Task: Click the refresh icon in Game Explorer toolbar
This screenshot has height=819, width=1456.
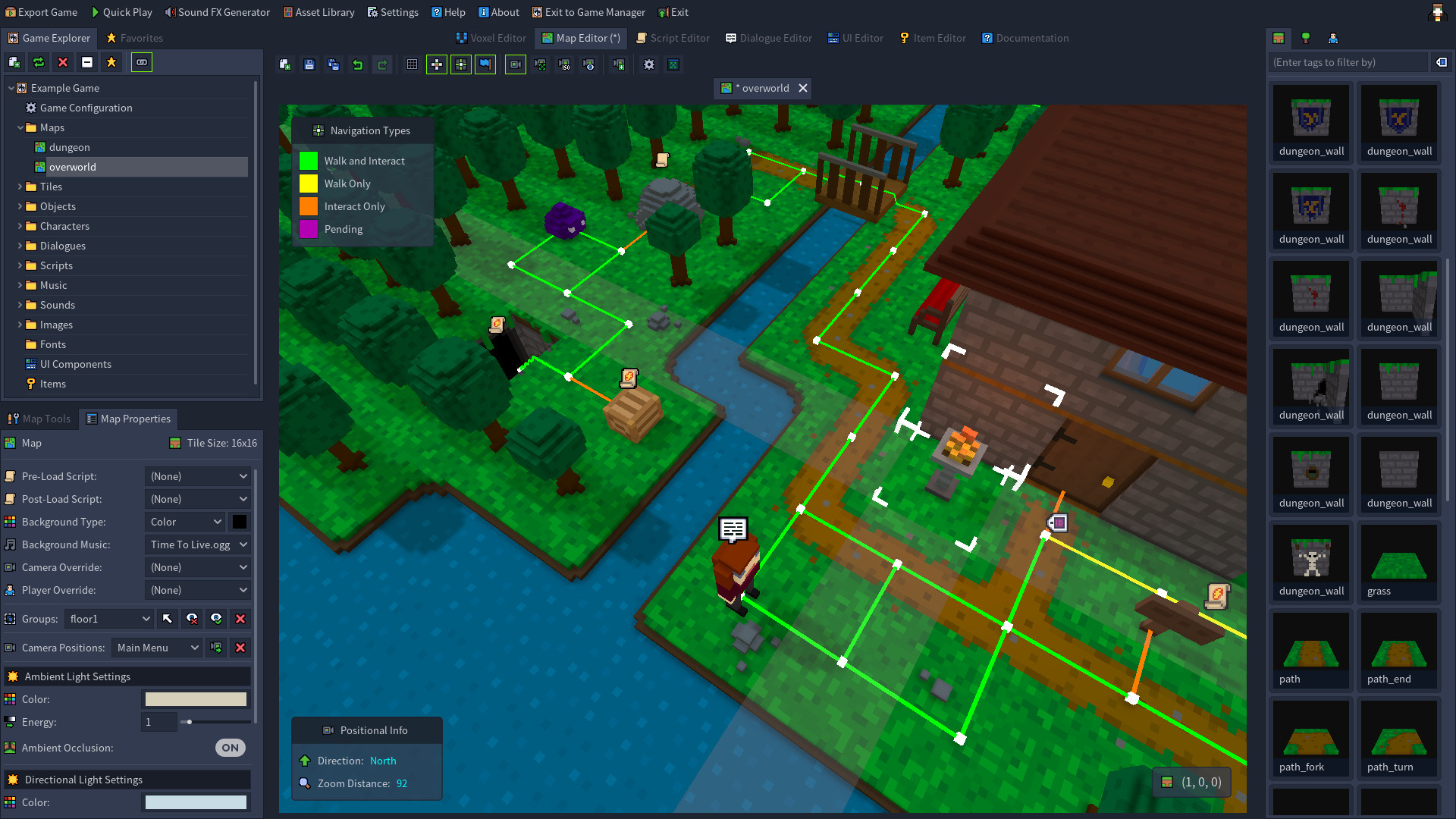Action: 38,62
